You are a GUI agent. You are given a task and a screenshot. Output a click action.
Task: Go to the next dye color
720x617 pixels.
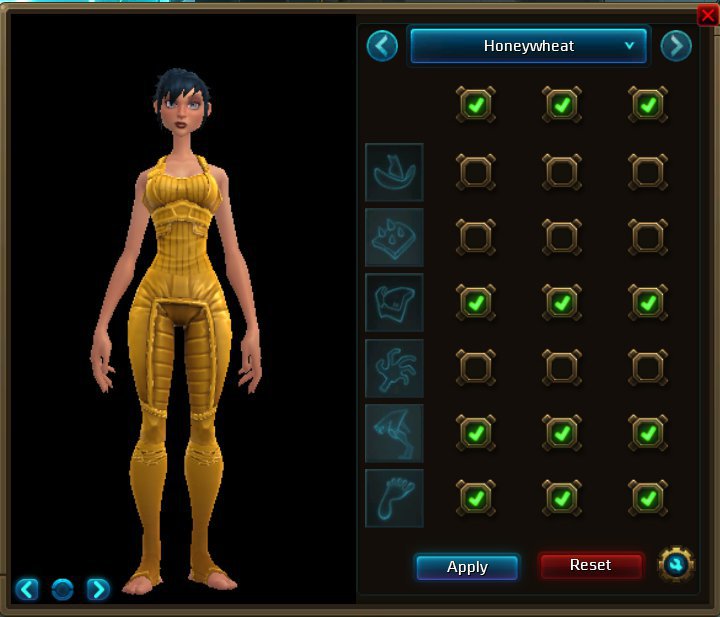click(x=676, y=46)
